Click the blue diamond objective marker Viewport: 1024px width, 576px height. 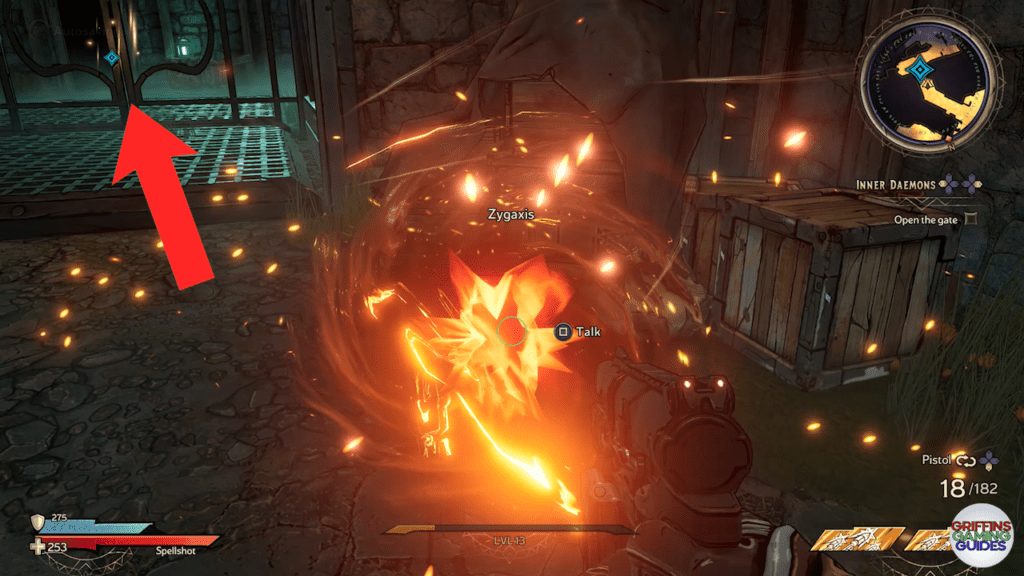[x=111, y=58]
